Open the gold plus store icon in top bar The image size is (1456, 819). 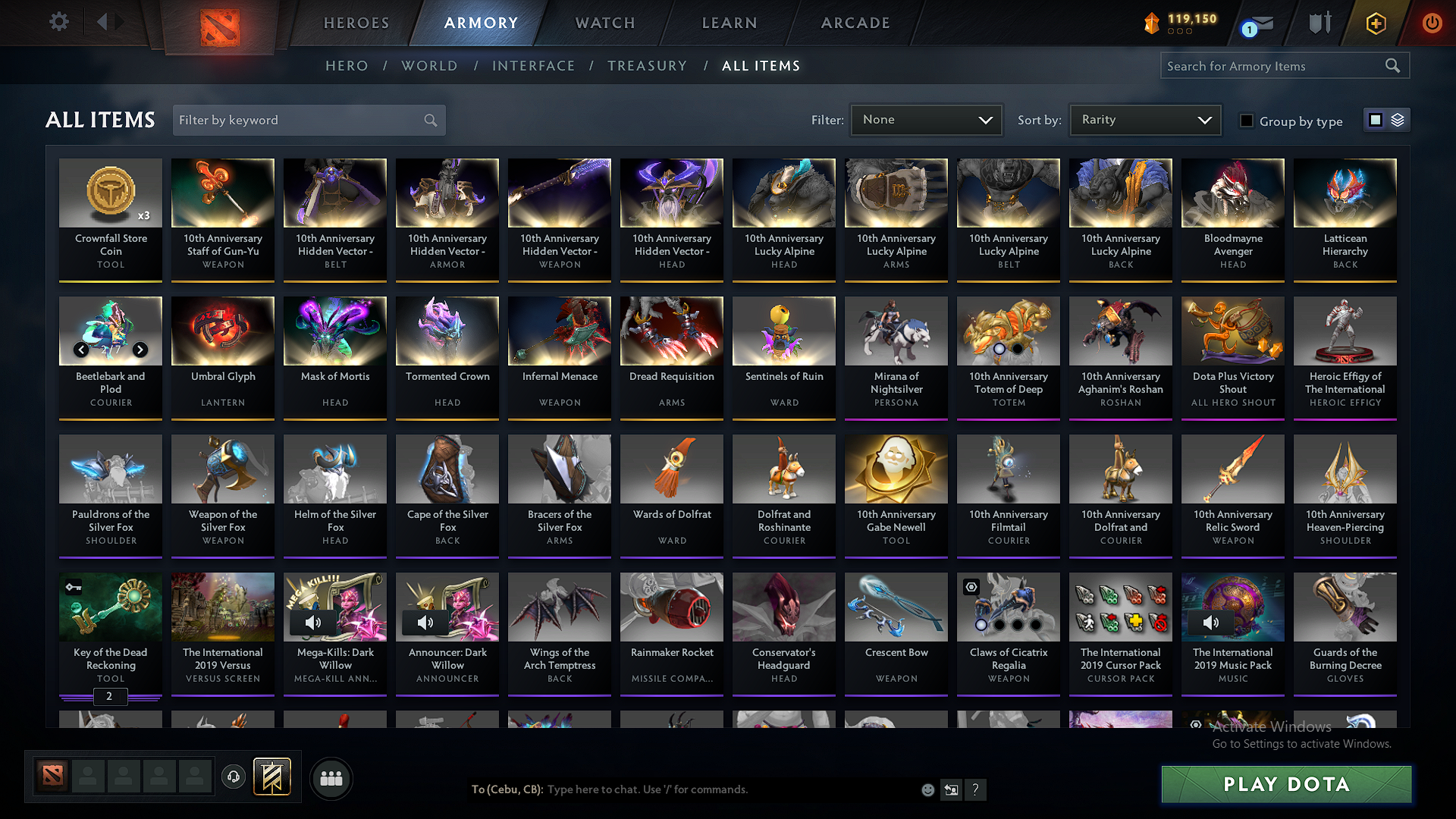click(x=1375, y=23)
